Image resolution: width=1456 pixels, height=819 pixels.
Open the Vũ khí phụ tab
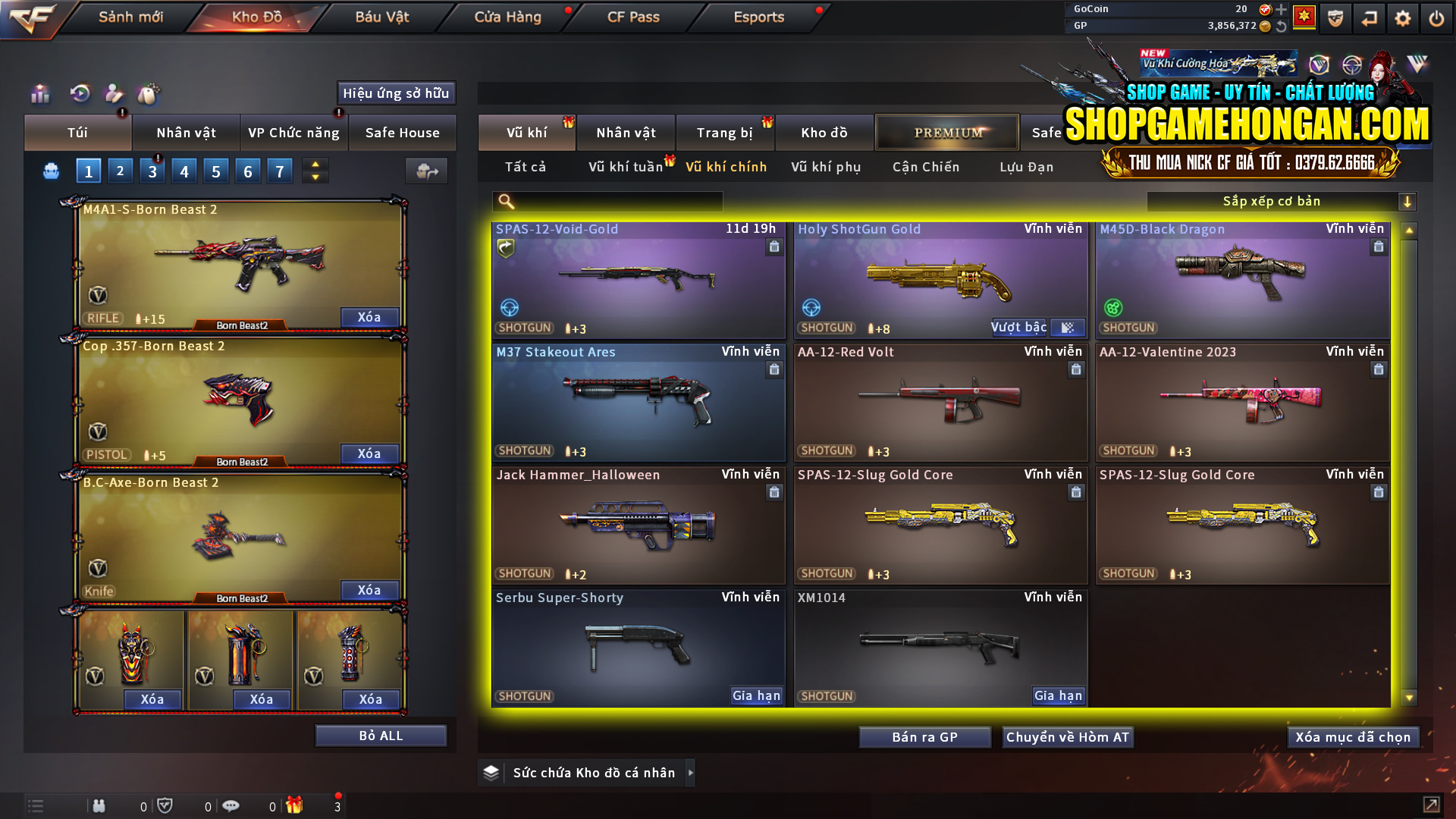pos(824,167)
